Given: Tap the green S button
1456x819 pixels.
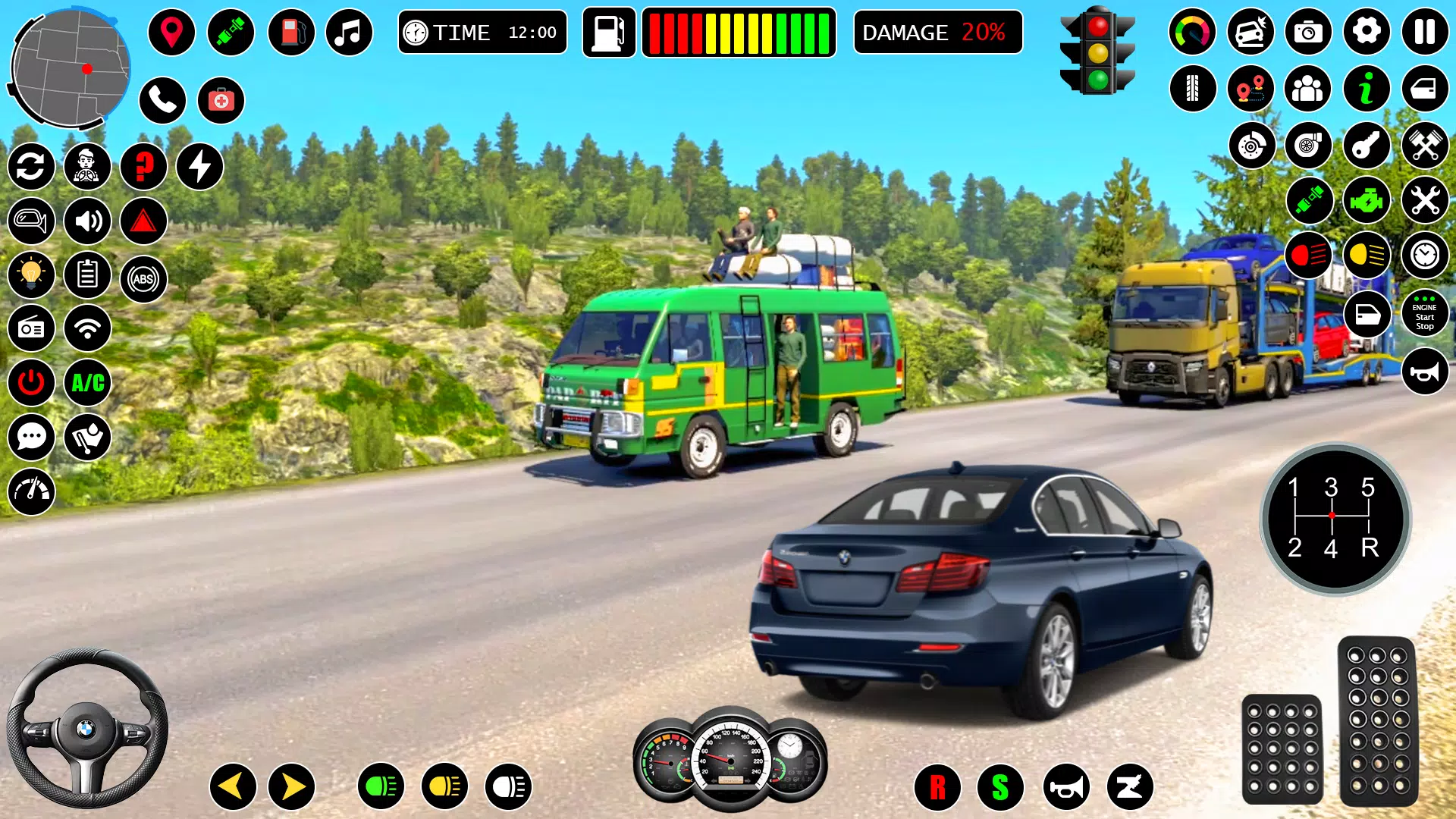Looking at the screenshot, I should (x=1000, y=787).
